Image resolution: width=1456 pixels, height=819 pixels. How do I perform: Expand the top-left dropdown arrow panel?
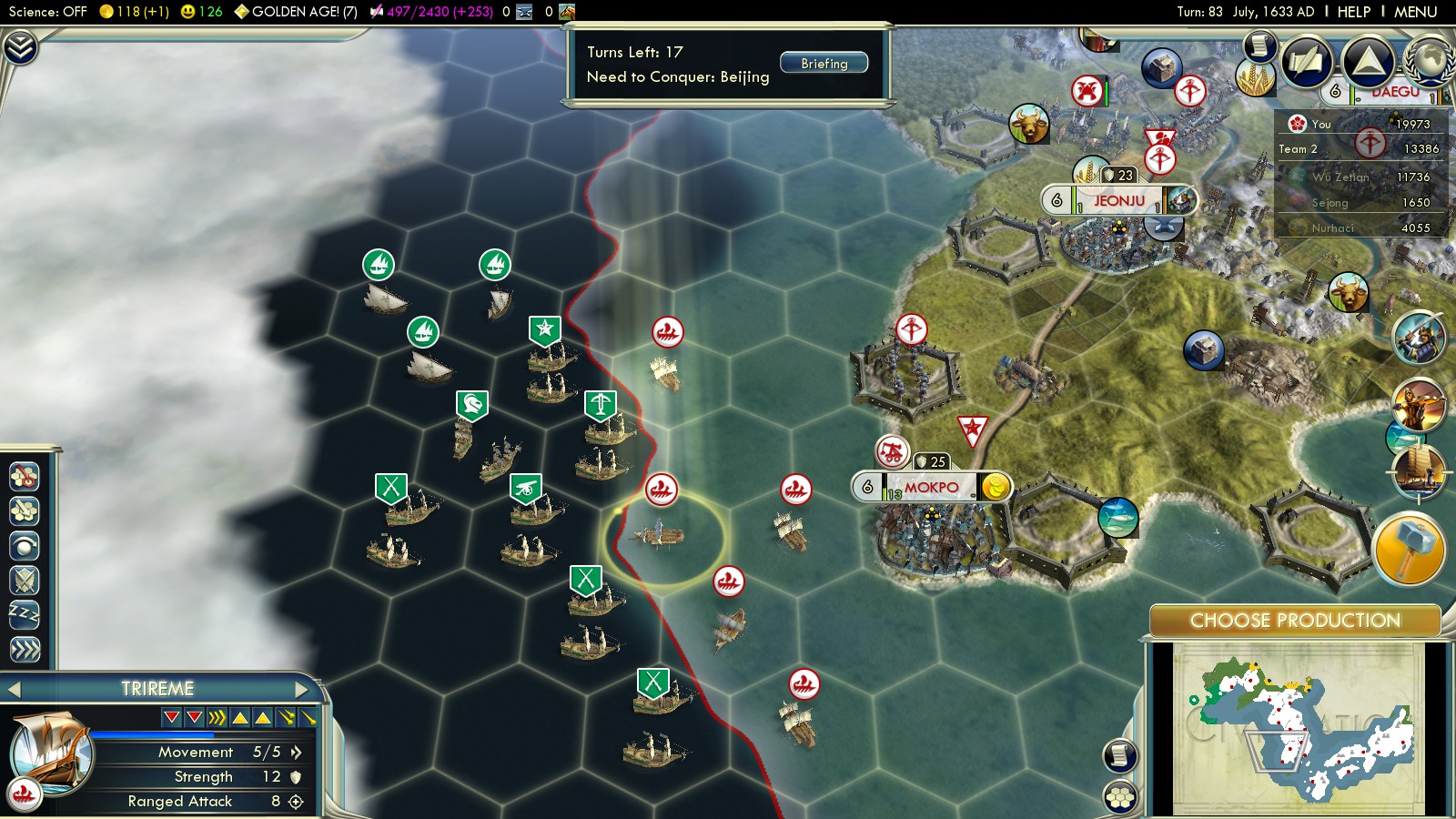(x=20, y=46)
